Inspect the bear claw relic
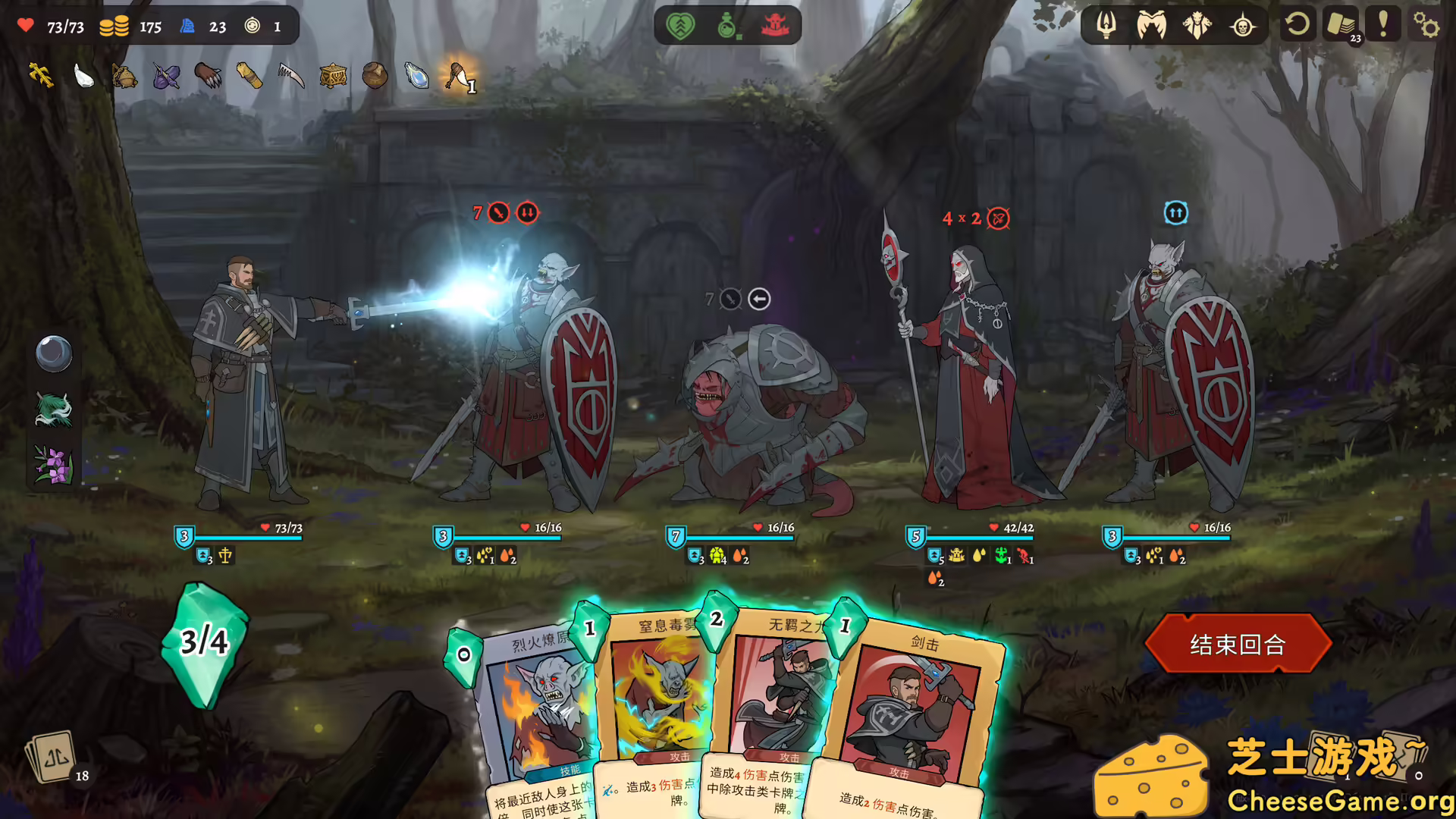Image resolution: width=1456 pixels, height=819 pixels. click(x=206, y=76)
